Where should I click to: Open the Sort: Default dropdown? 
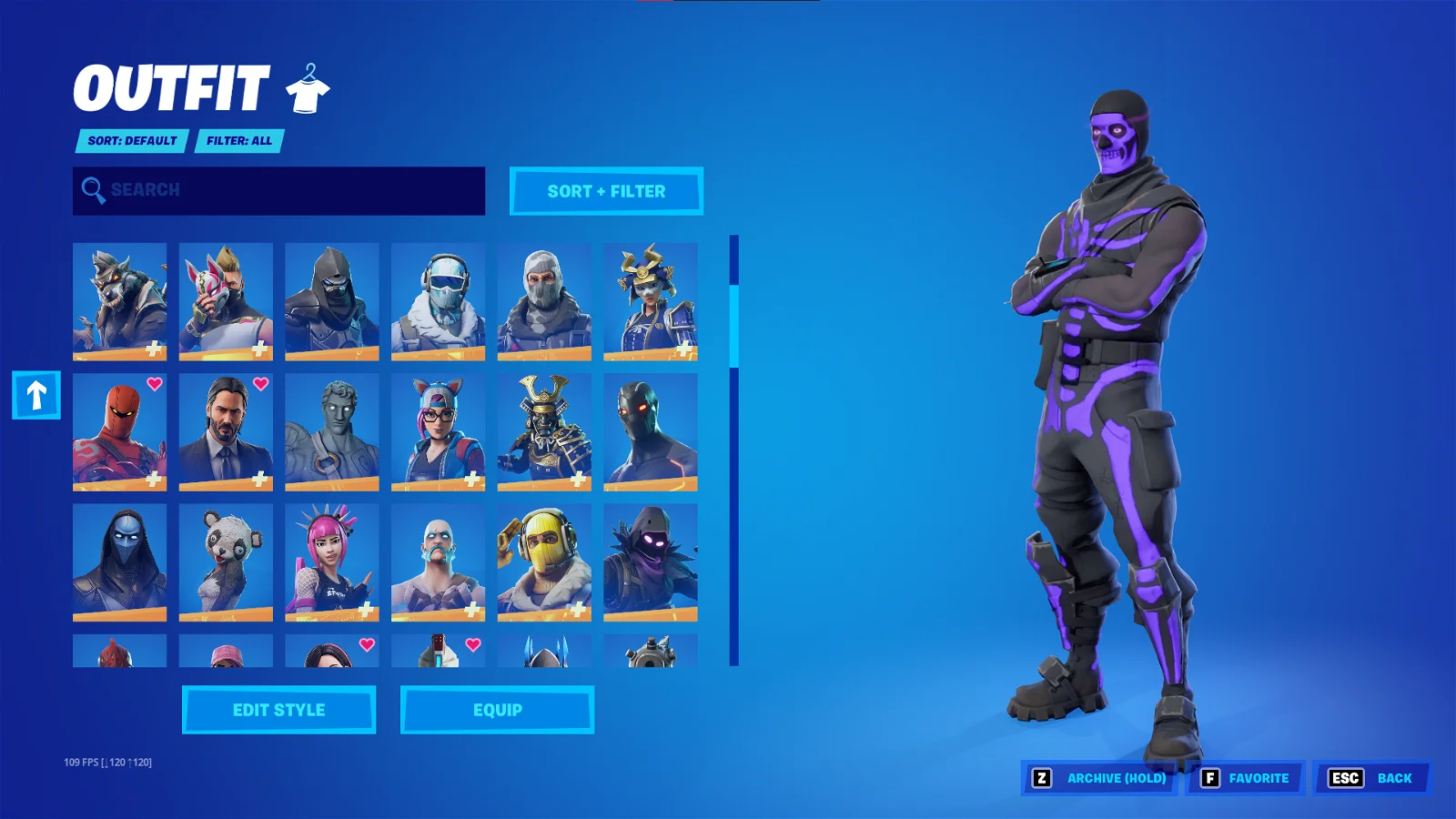click(133, 141)
